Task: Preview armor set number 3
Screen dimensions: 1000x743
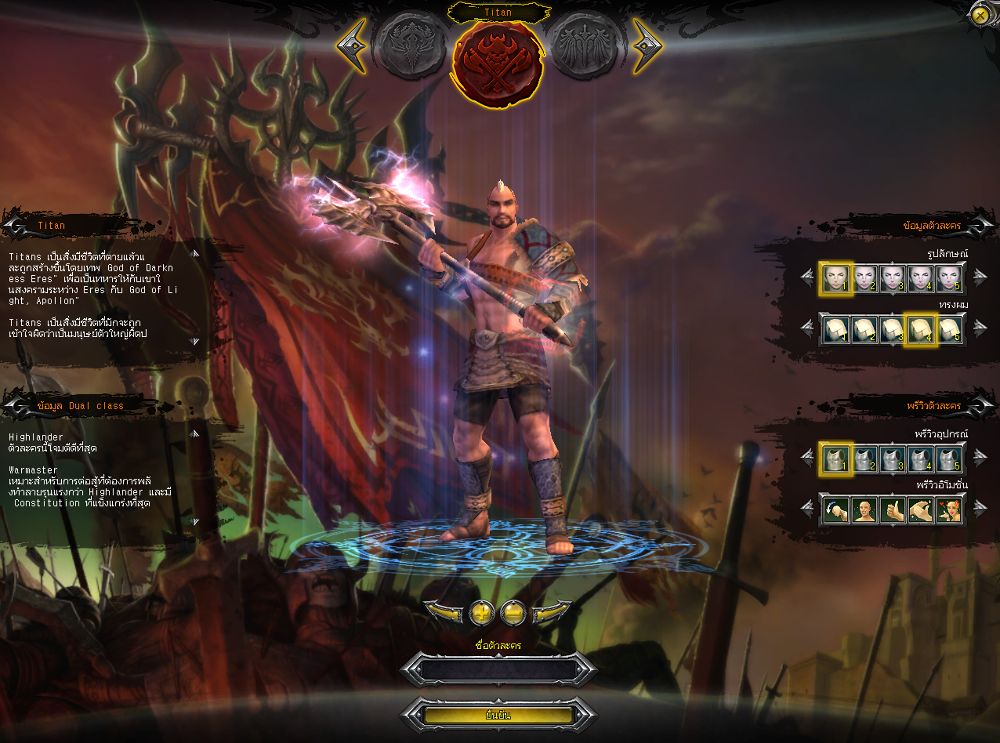Action: (892, 458)
